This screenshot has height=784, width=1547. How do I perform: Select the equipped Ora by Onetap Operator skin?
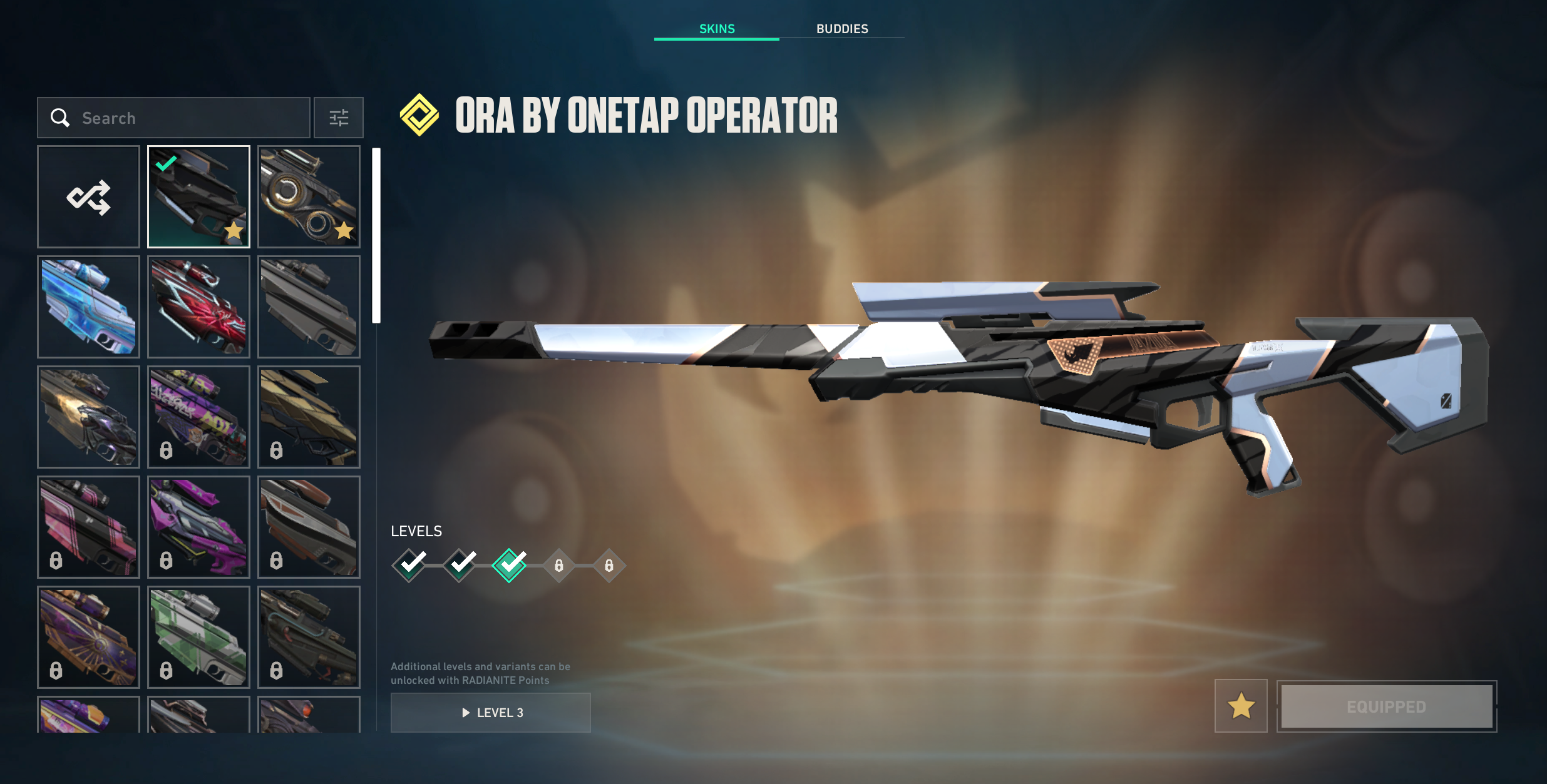[x=198, y=197]
